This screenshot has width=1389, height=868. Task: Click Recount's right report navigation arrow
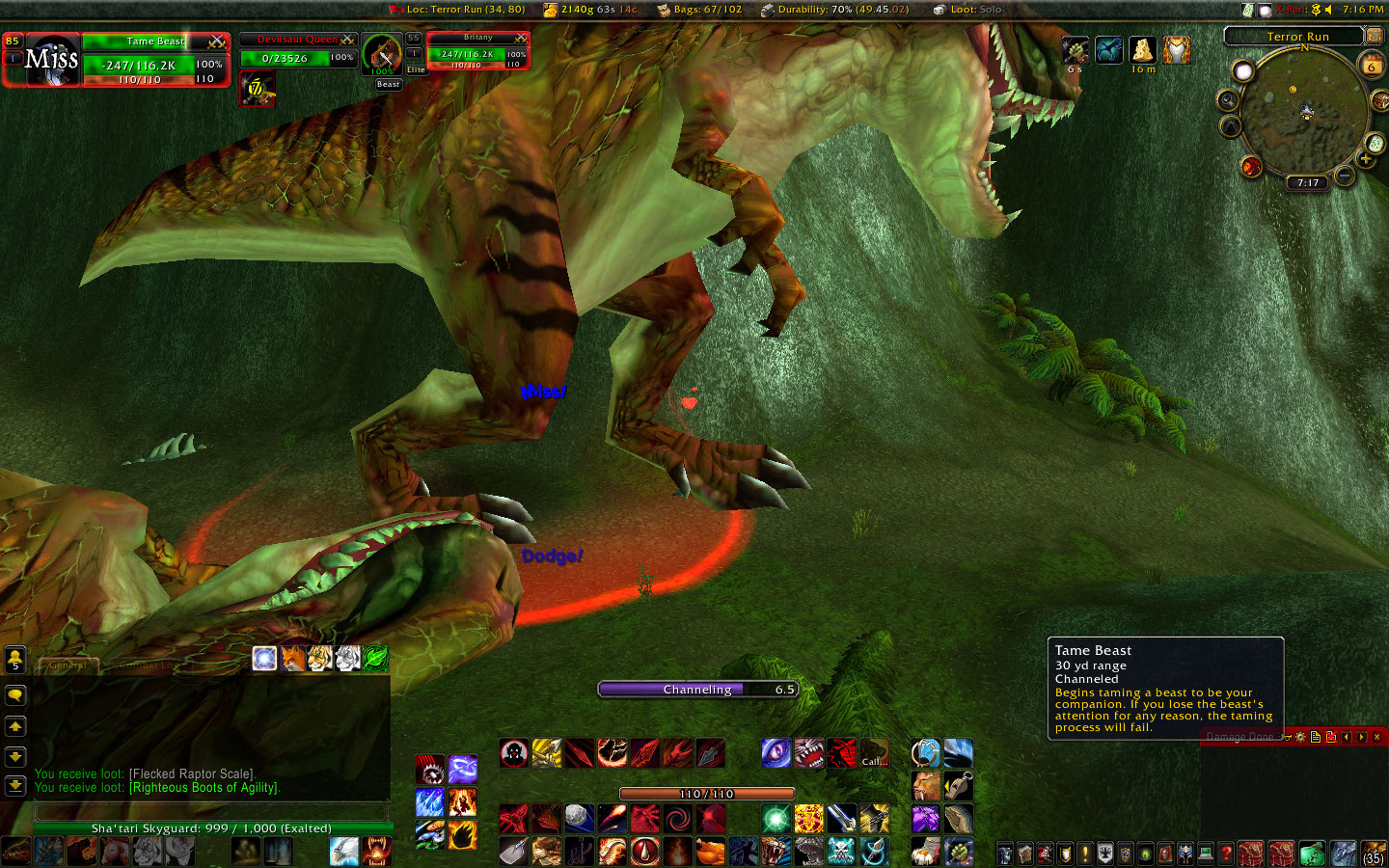point(1360,737)
